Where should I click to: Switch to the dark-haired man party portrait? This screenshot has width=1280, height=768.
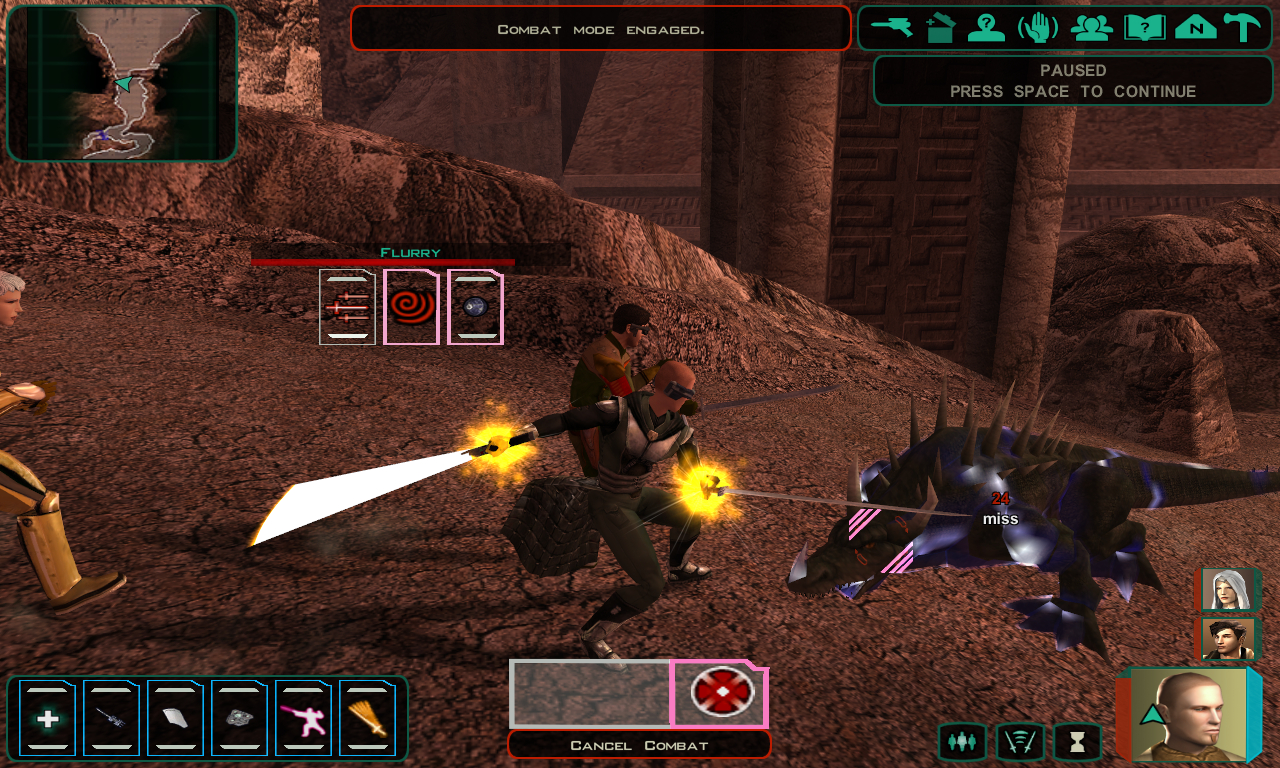[1229, 639]
